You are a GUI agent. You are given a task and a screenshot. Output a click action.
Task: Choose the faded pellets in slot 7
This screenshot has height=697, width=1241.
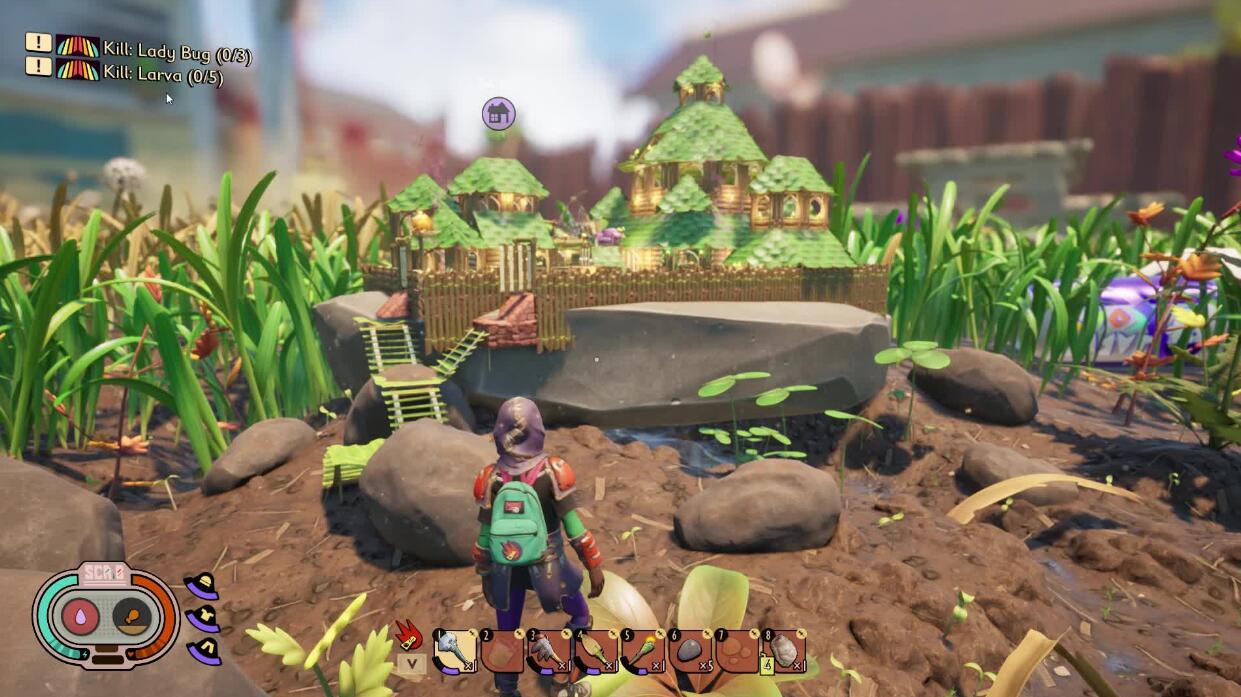tap(737, 651)
